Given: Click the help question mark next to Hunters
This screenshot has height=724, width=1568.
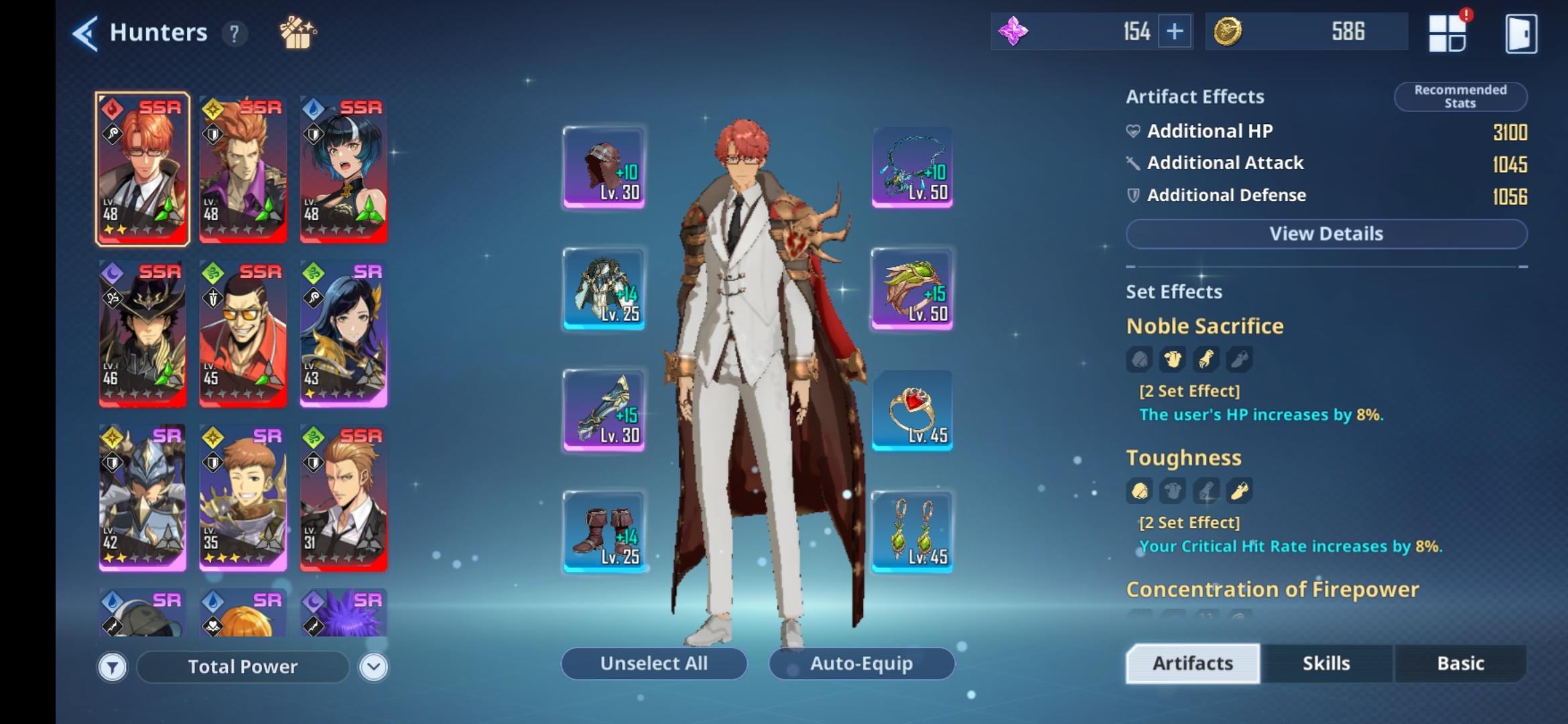Looking at the screenshot, I should pos(233,34).
